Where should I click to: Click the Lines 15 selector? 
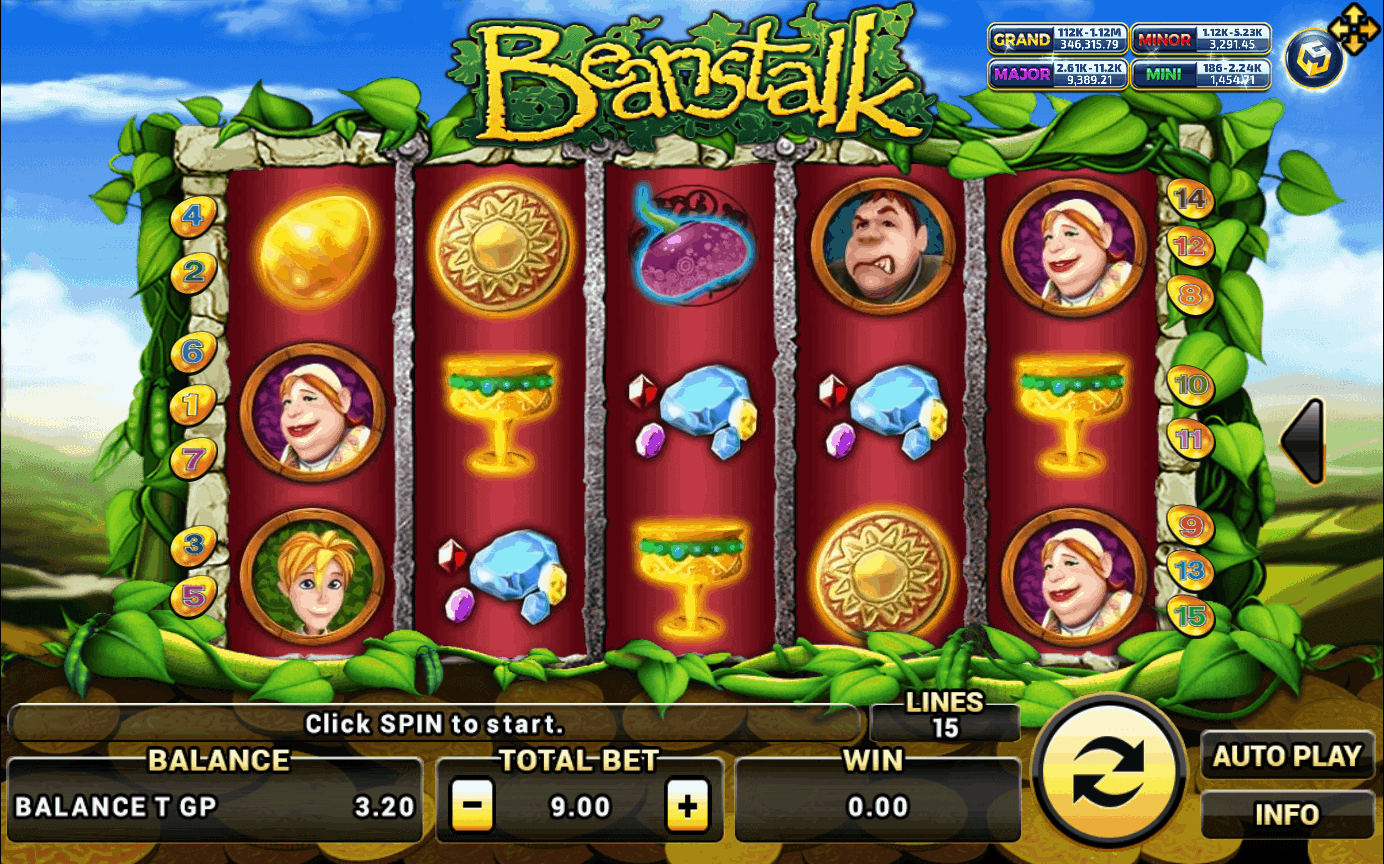click(x=944, y=717)
